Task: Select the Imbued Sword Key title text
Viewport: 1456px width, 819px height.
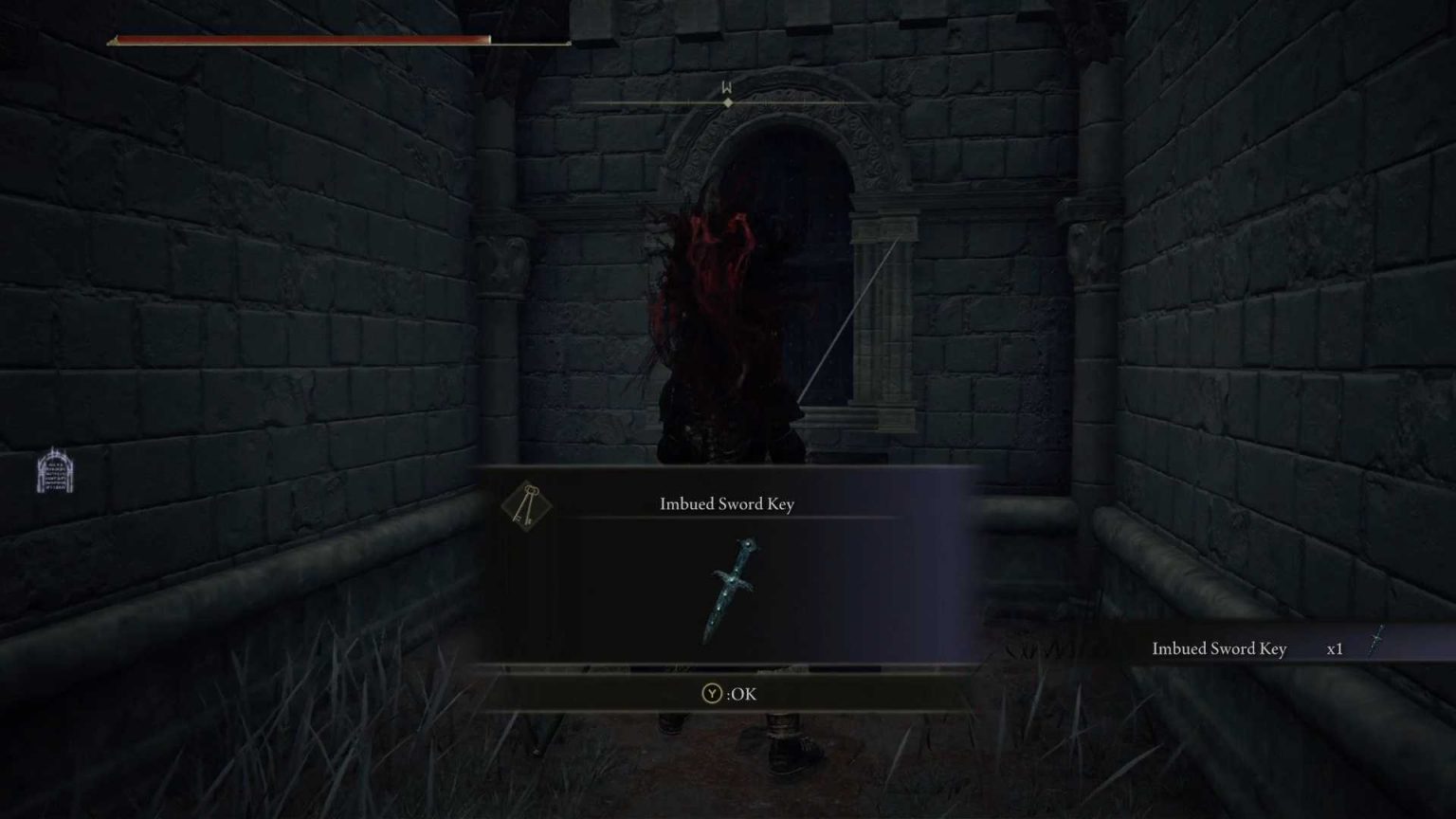Action: point(728,503)
